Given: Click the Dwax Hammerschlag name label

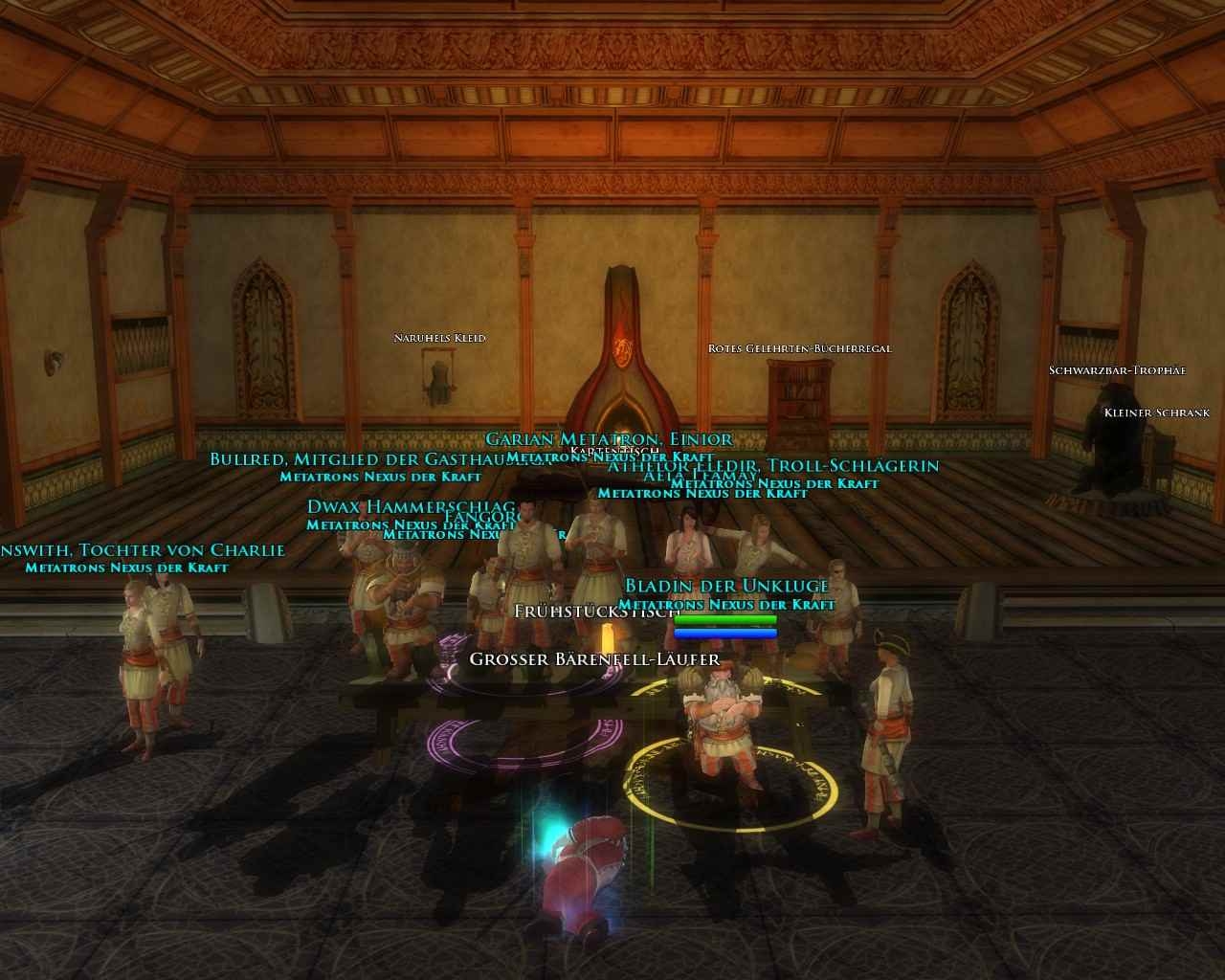Looking at the screenshot, I should click(x=411, y=507).
